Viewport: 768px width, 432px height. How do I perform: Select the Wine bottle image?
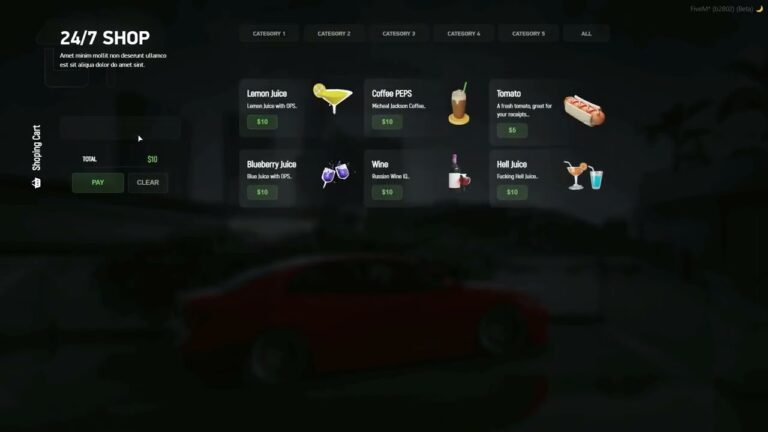pyautogui.click(x=459, y=173)
